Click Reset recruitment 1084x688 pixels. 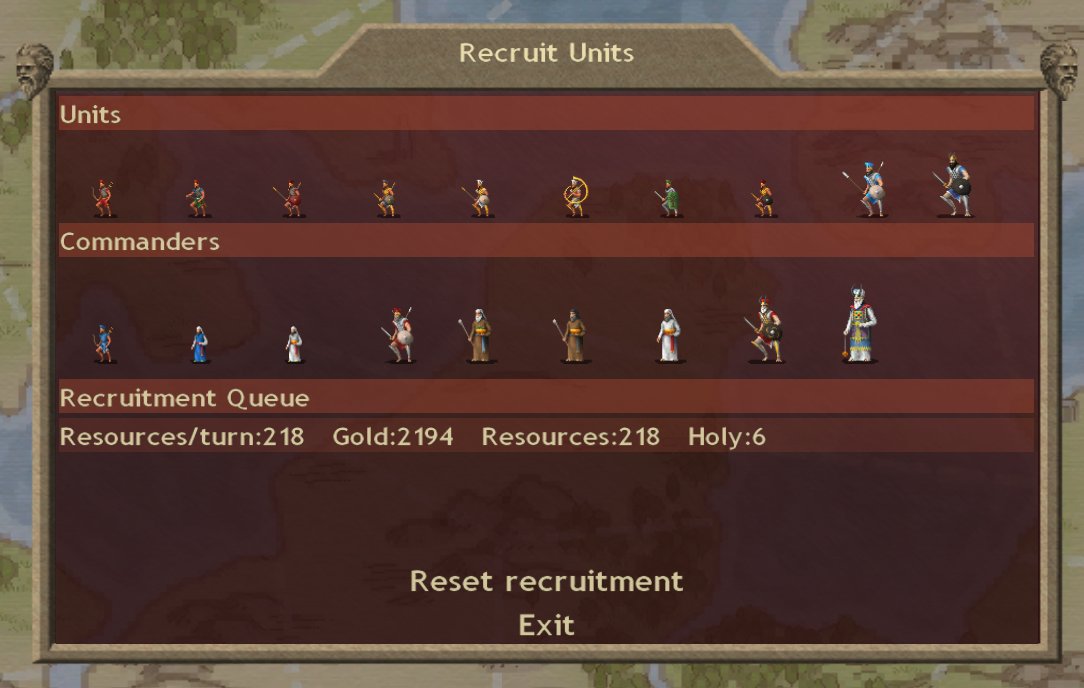546,581
